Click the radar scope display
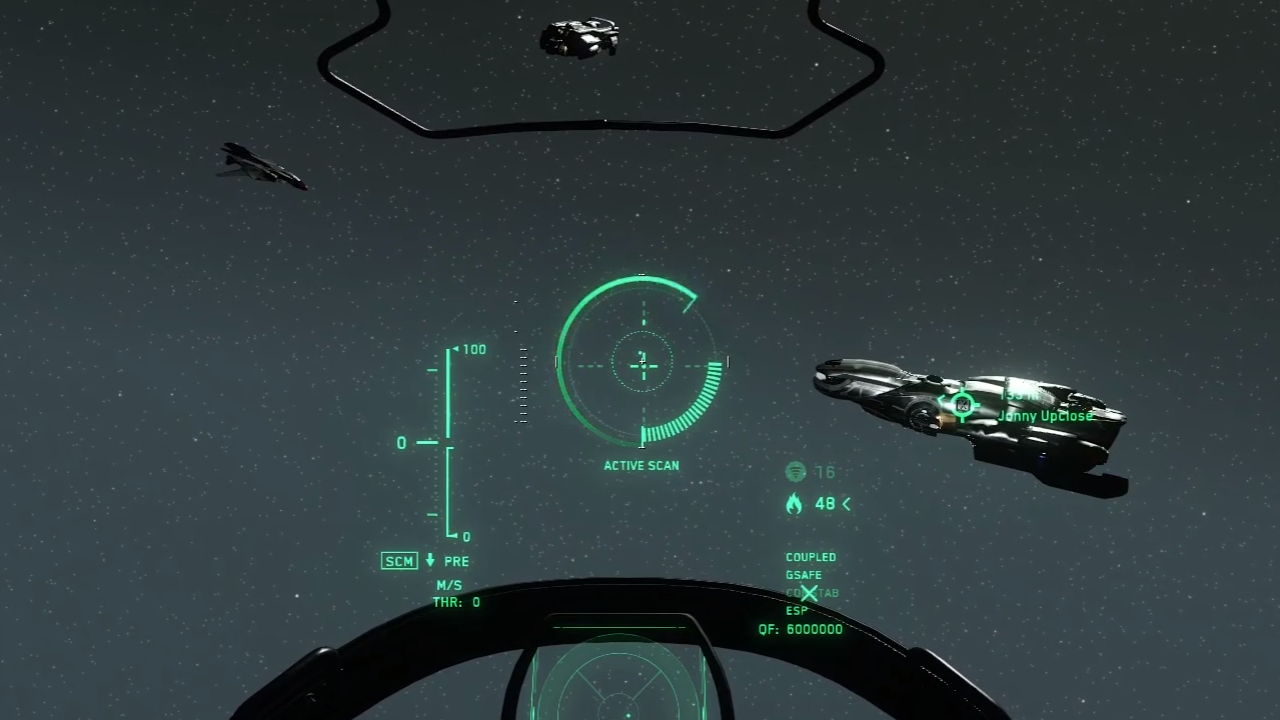 tap(618, 681)
